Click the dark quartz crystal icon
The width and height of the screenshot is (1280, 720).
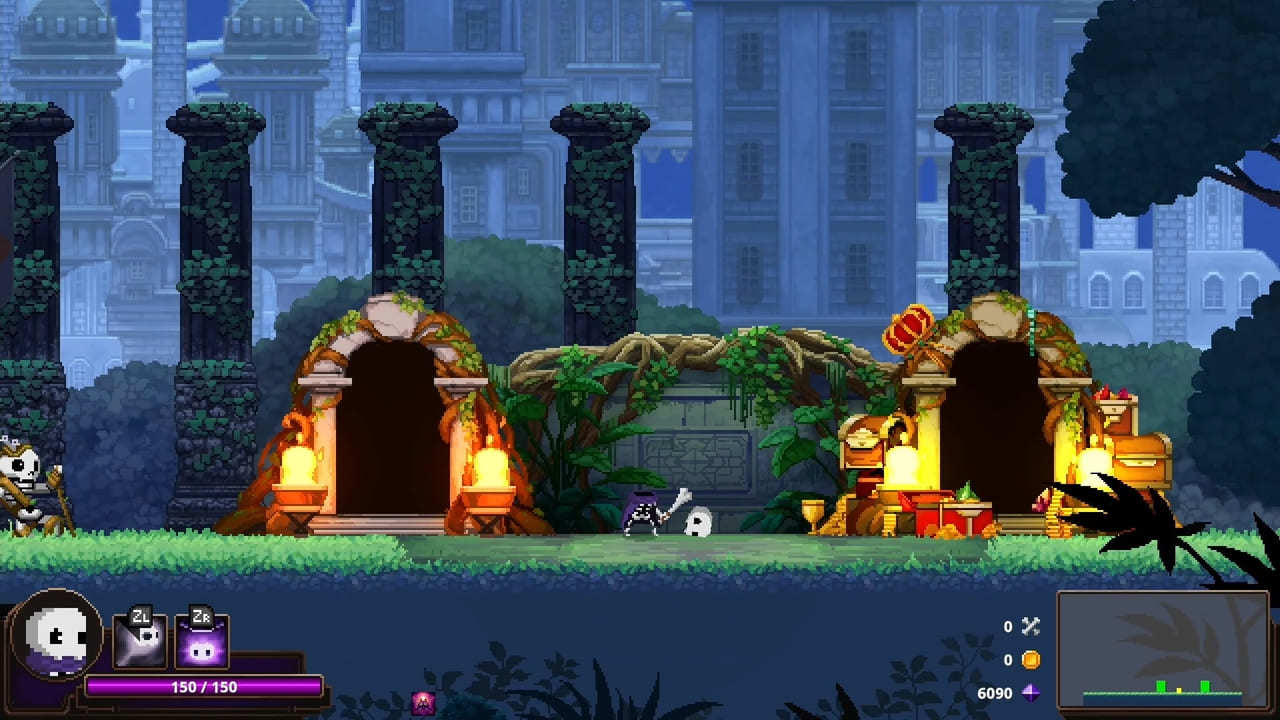pyautogui.click(x=1032, y=694)
